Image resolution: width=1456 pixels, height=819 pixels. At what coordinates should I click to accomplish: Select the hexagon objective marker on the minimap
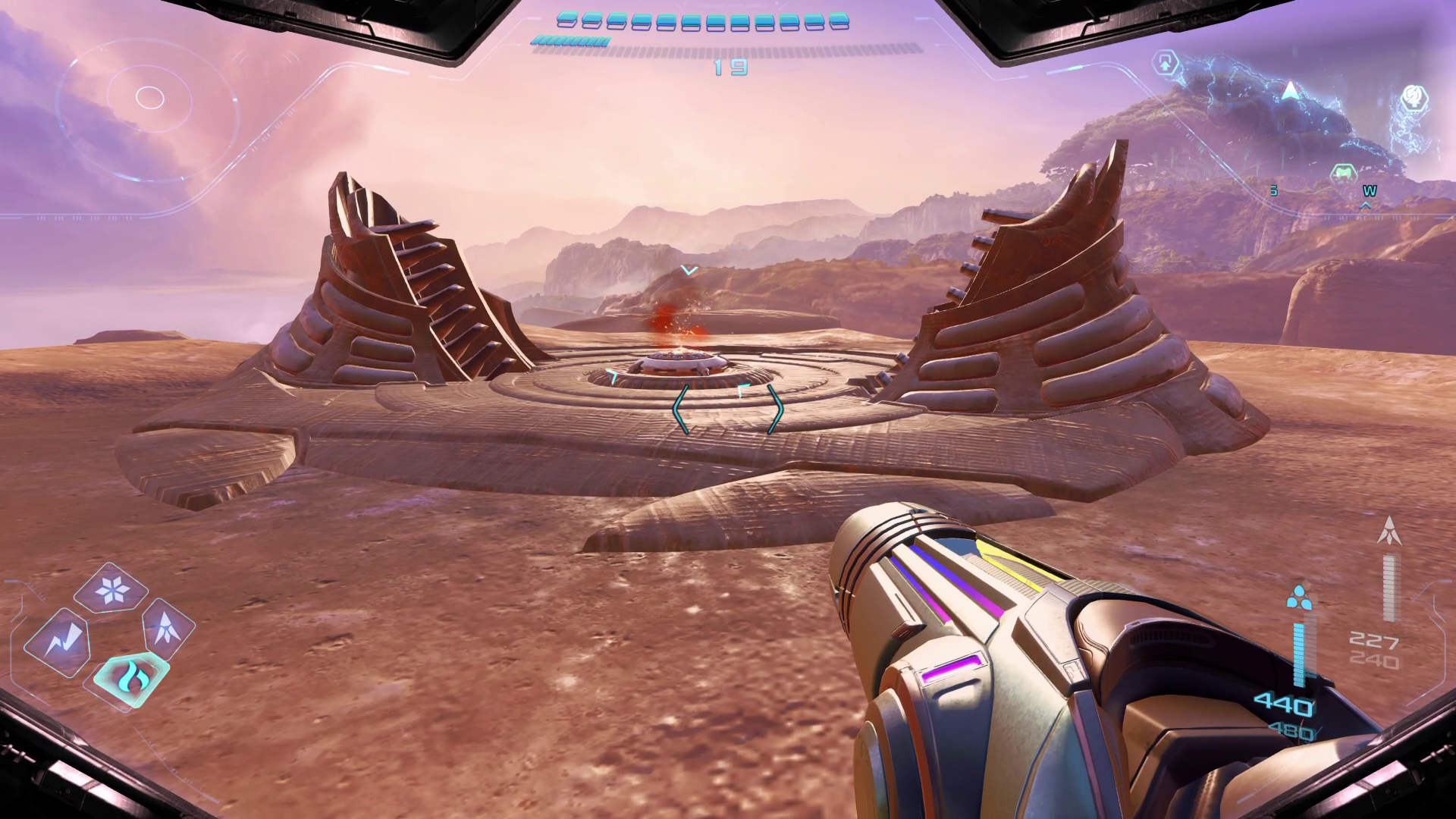pos(1413,97)
